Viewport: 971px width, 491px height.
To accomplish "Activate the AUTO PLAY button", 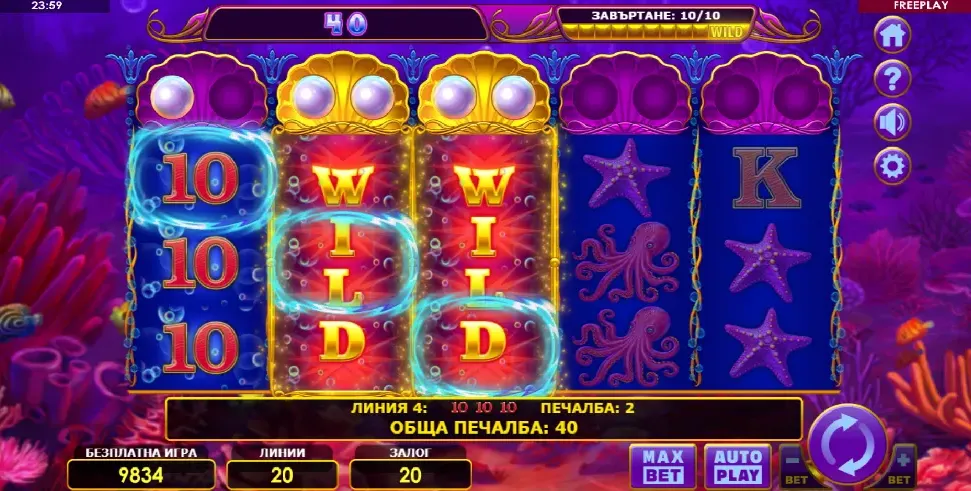I will point(738,467).
